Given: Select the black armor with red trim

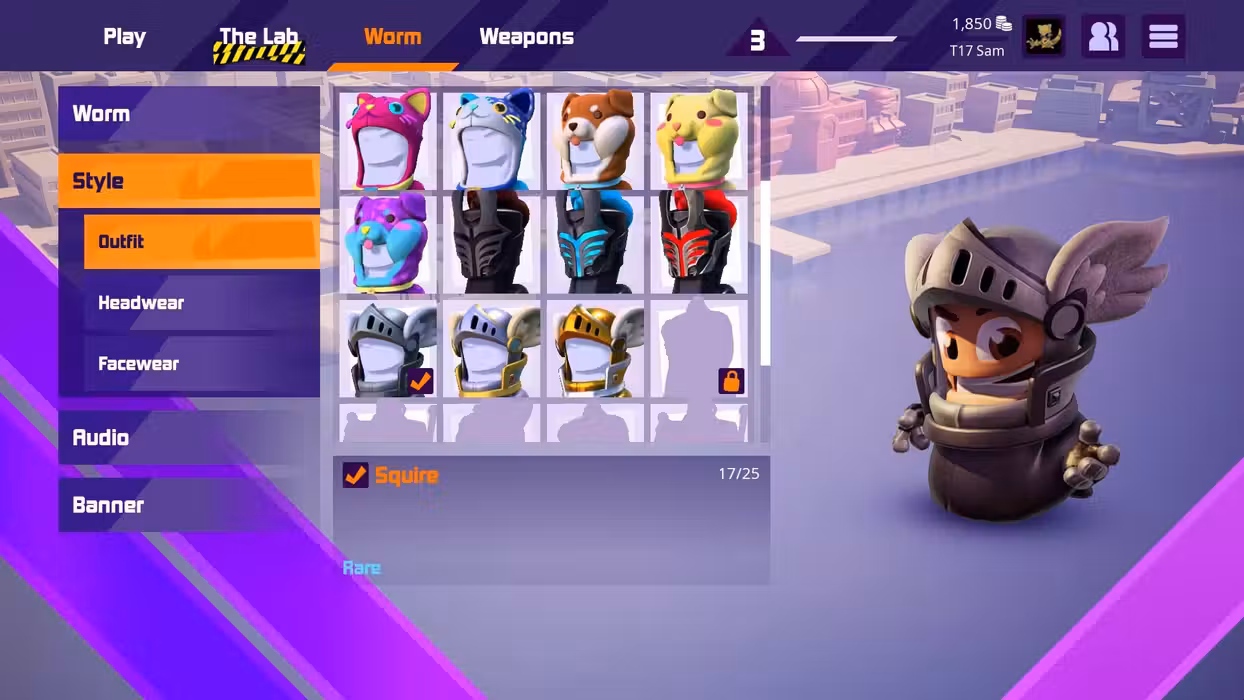Looking at the screenshot, I should [x=699, y=243].
